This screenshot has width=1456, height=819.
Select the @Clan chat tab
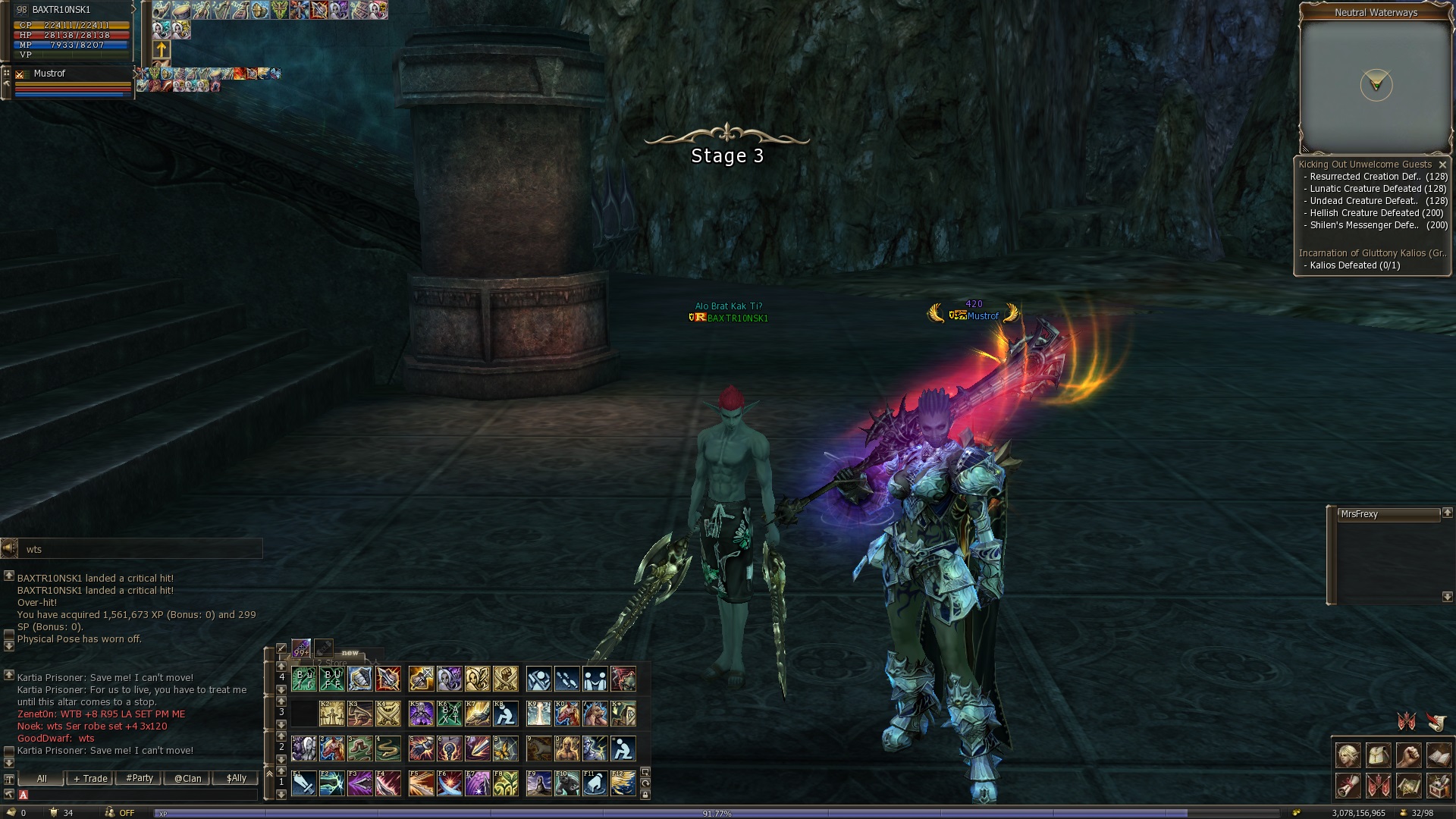187,778
